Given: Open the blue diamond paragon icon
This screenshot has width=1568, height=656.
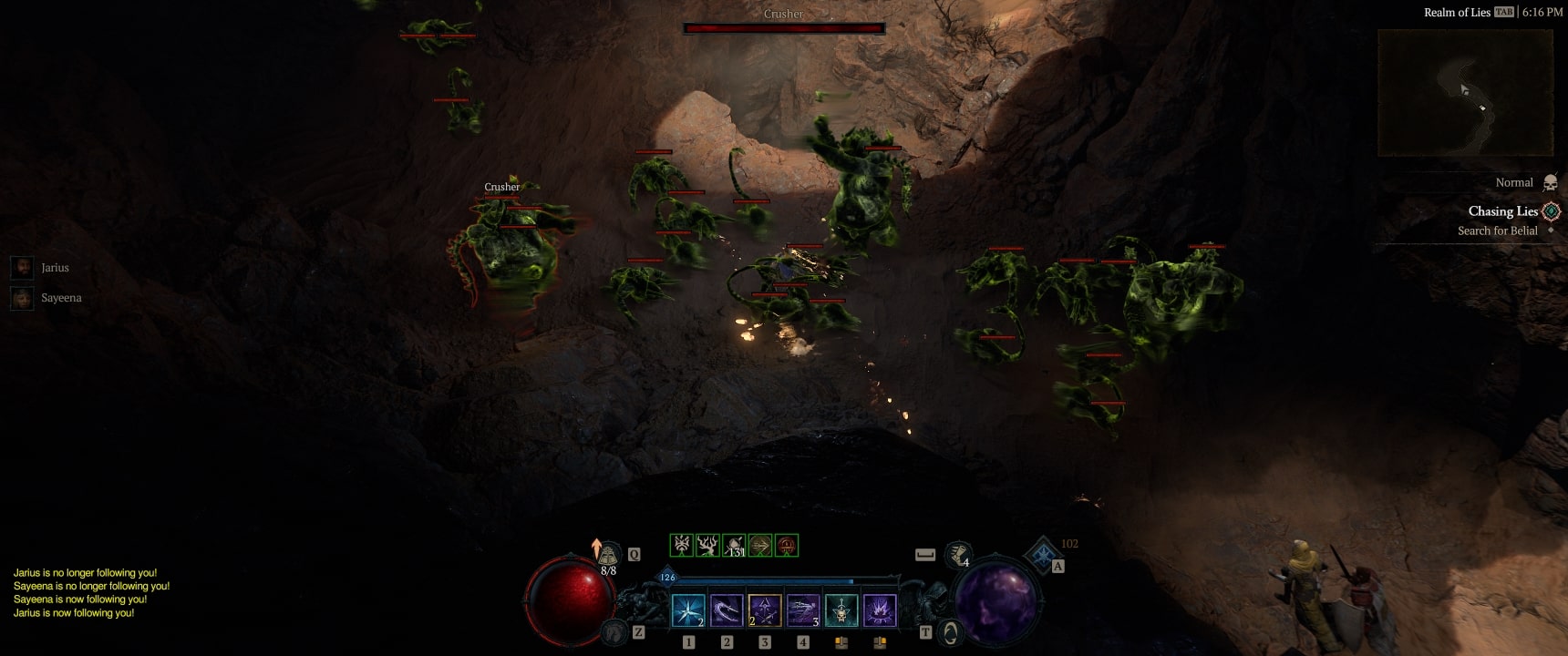Looking at the screenshot, I should click(1042, 554).
